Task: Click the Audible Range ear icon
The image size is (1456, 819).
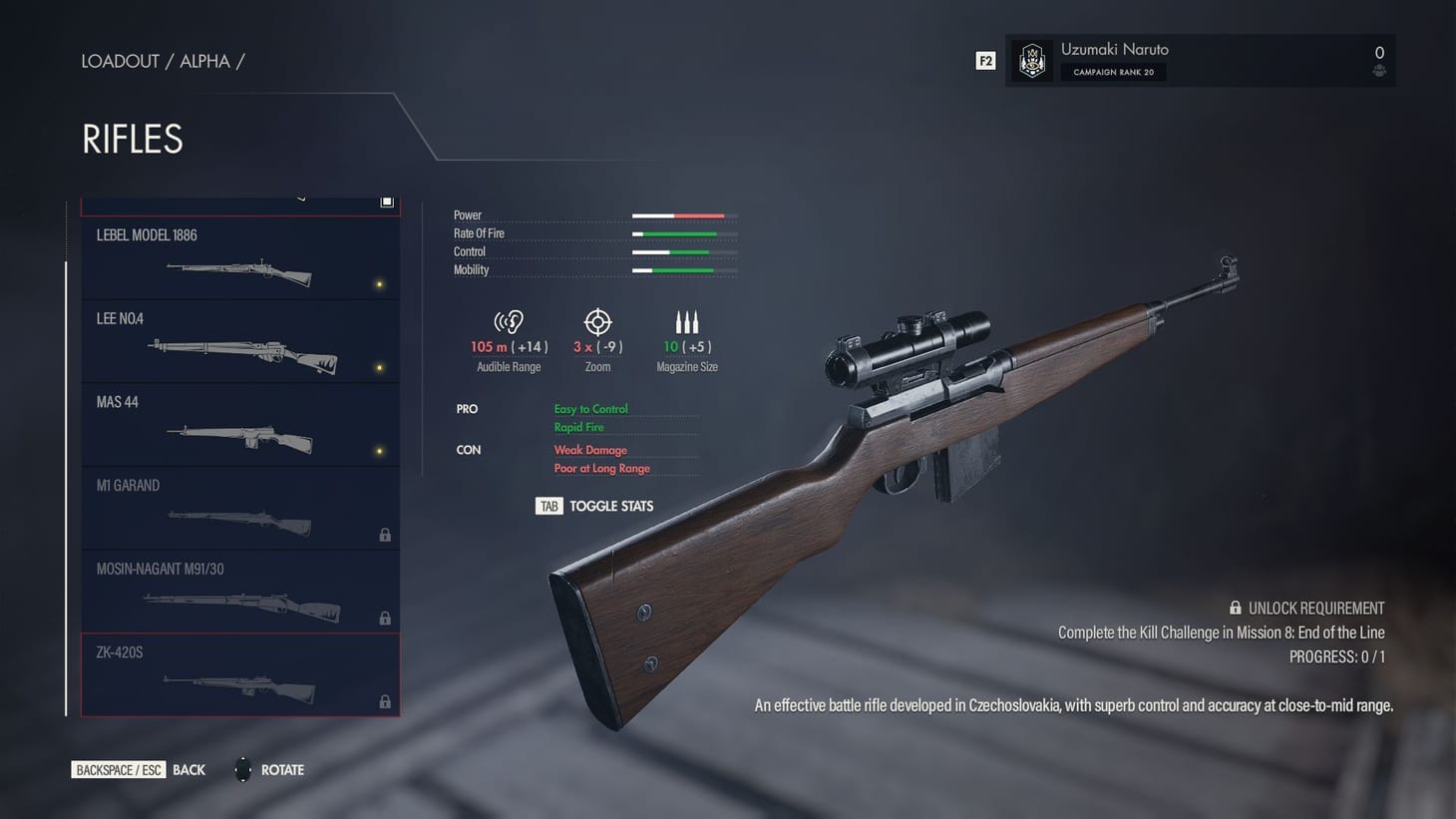Action: (509, 321)
